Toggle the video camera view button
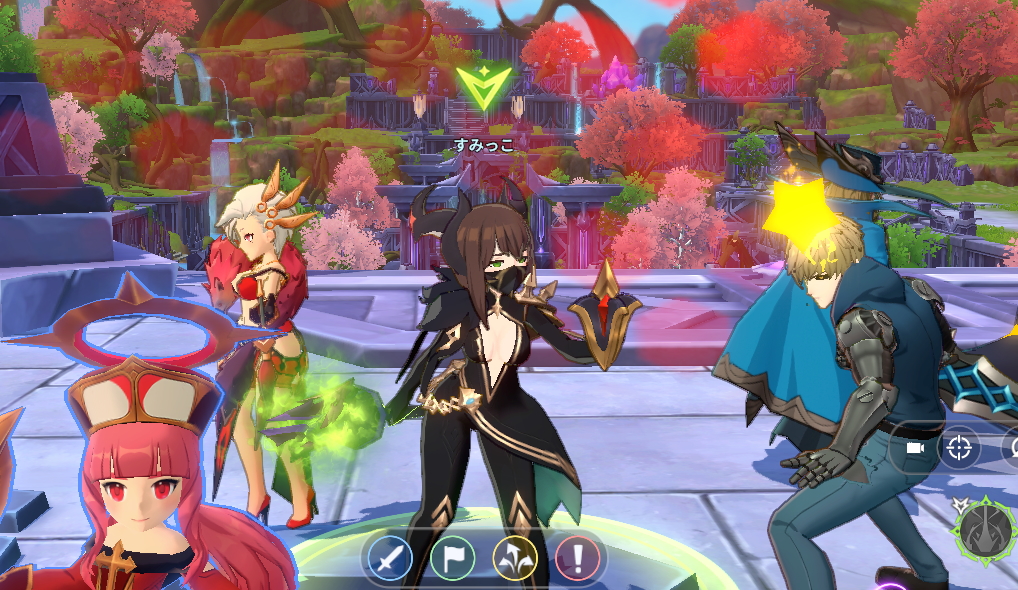Screen dimensions: 1018x590 click(913, 448)
